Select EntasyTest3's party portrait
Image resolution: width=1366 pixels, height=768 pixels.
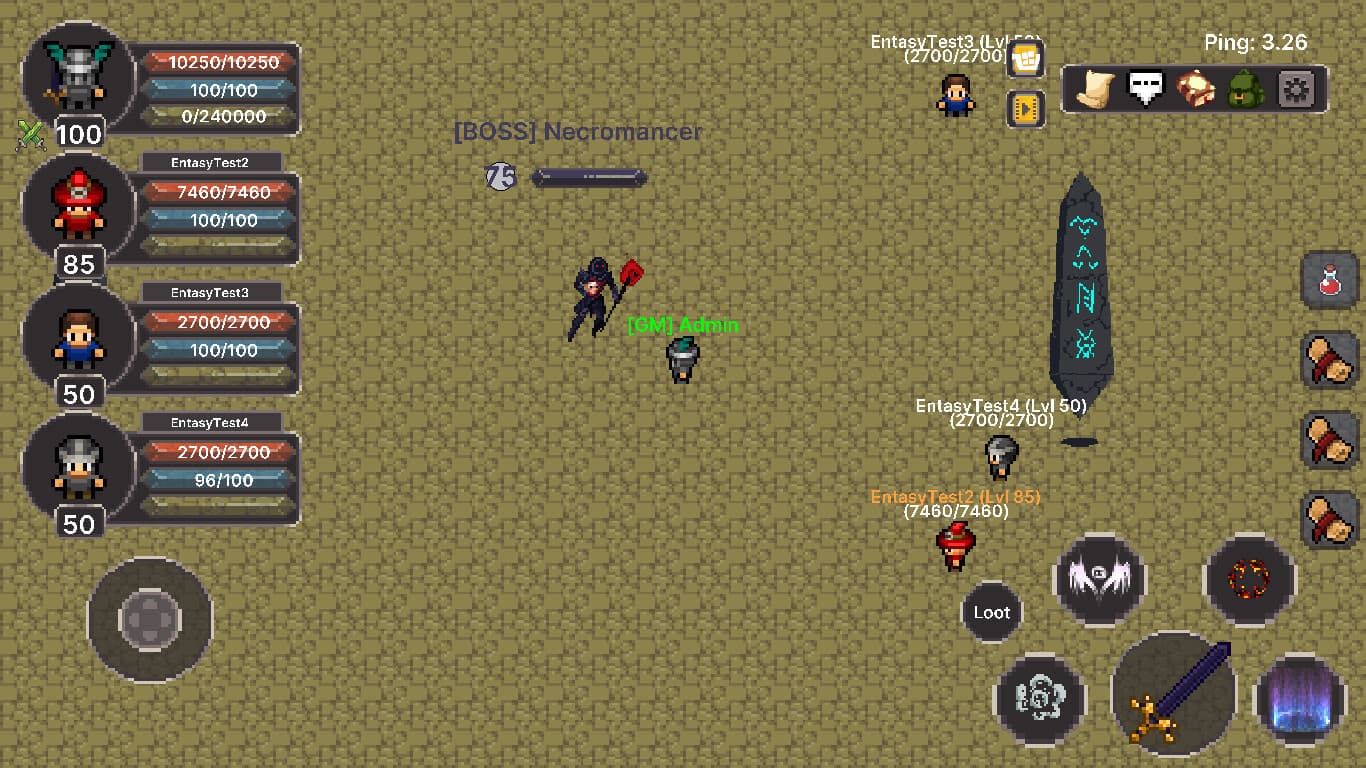[78, 340]
